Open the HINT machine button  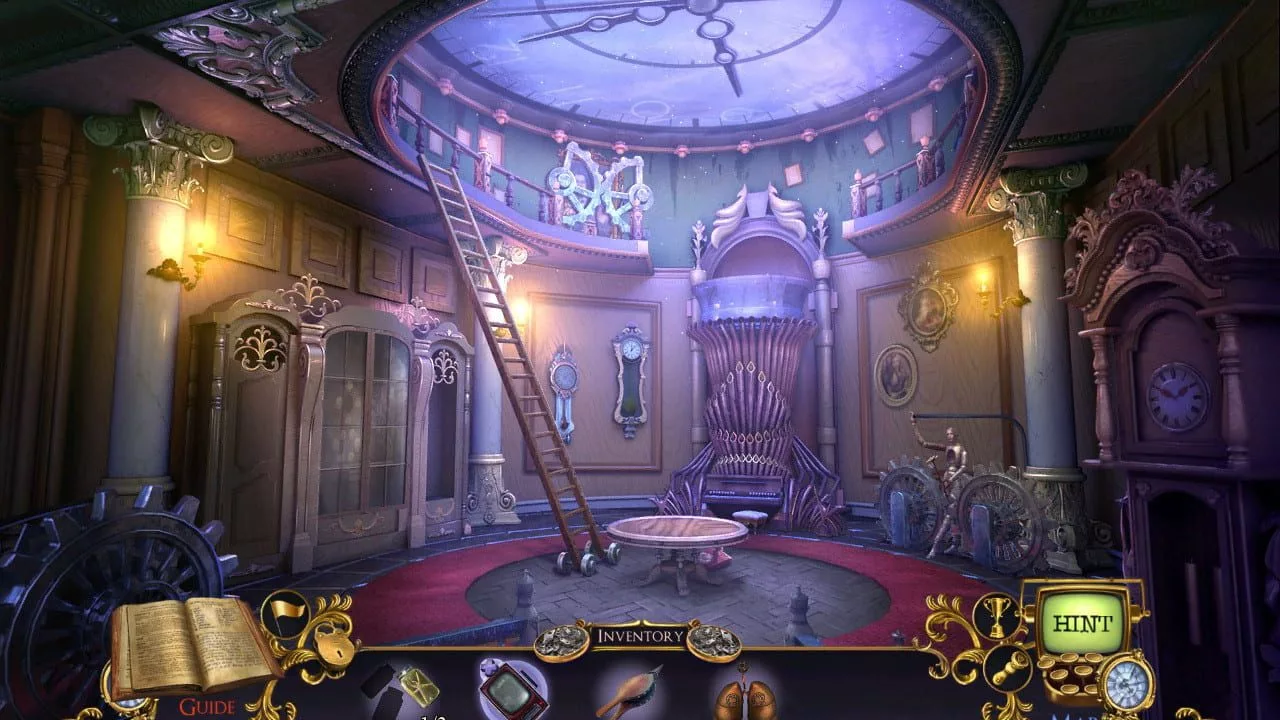tap(1083, 623)
